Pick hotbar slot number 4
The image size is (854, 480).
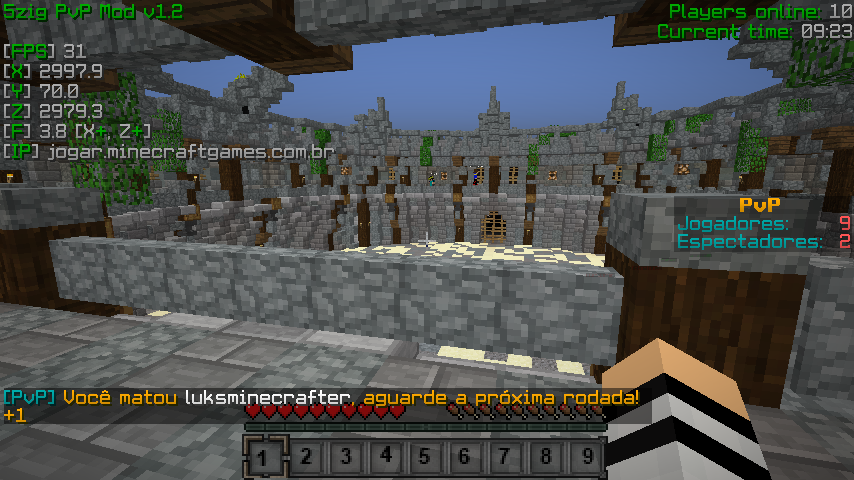[385, 458]
